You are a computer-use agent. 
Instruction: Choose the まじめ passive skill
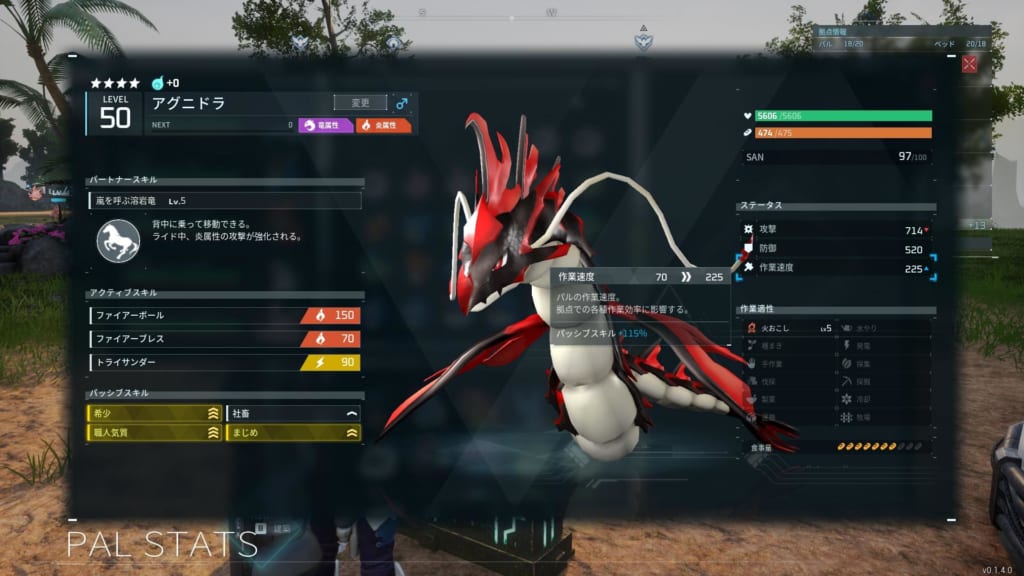294,433
